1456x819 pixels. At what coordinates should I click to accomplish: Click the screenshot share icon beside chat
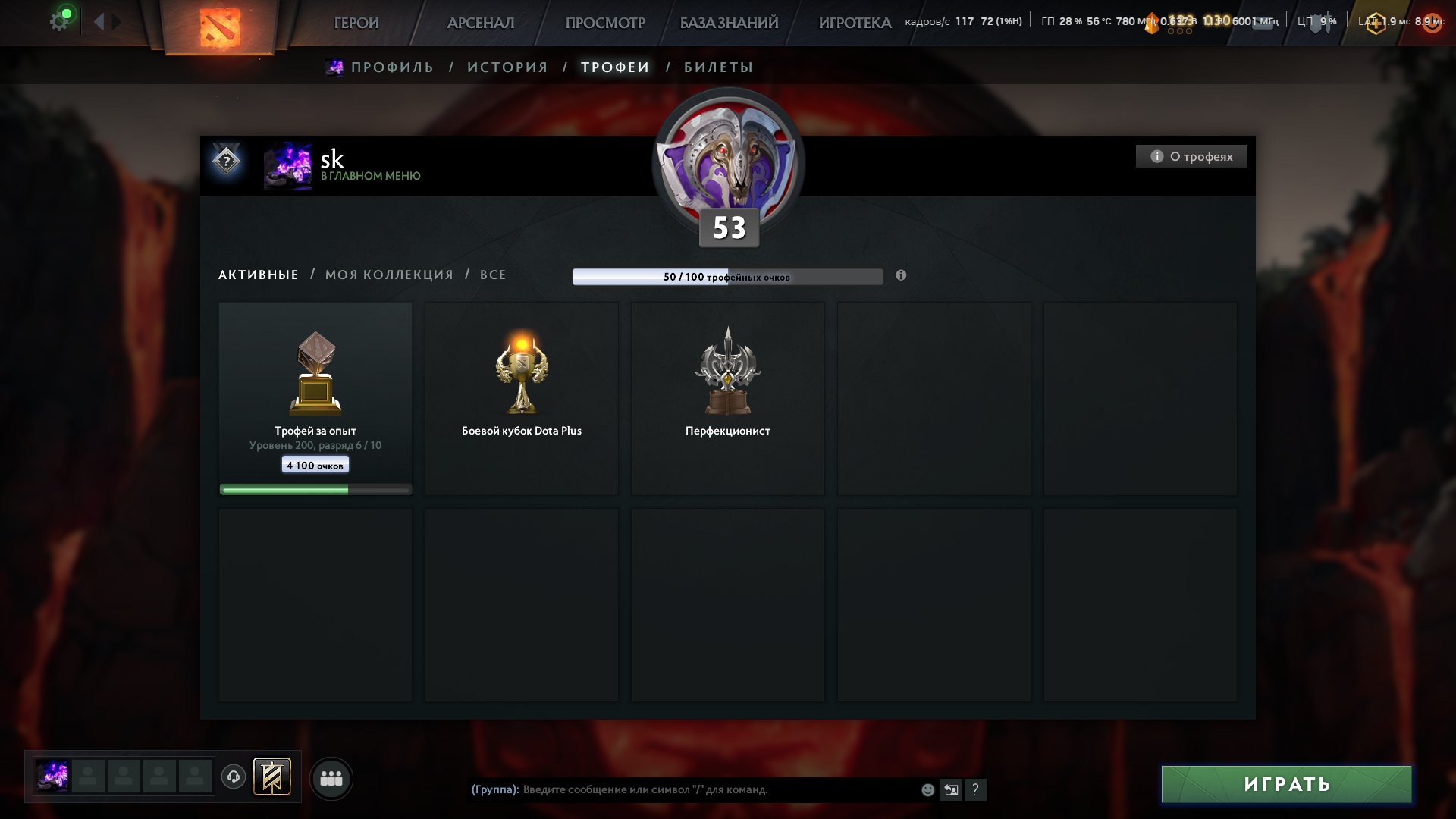[x=952, y=789]
